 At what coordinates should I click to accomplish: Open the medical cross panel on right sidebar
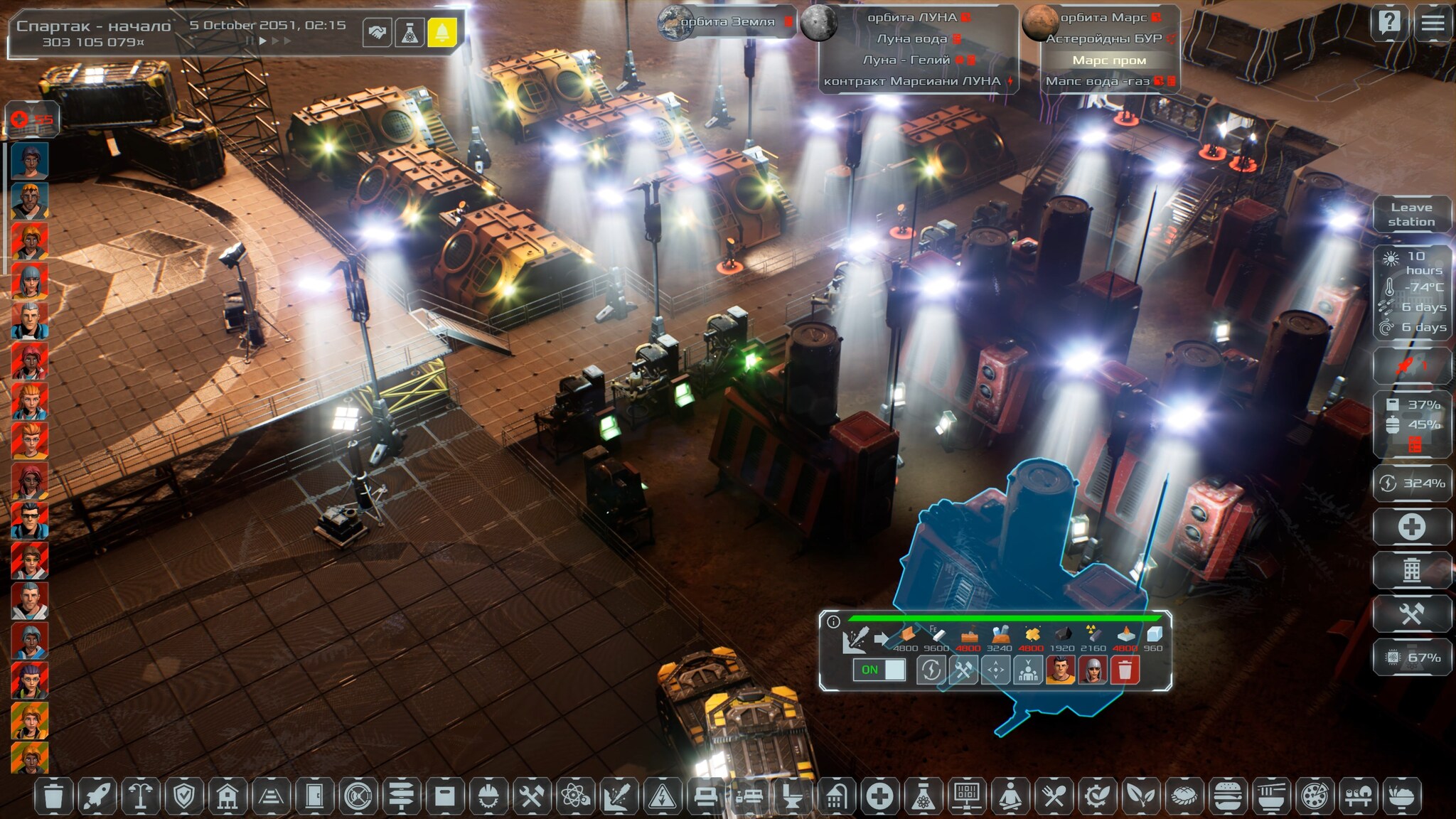point(1411,527)
